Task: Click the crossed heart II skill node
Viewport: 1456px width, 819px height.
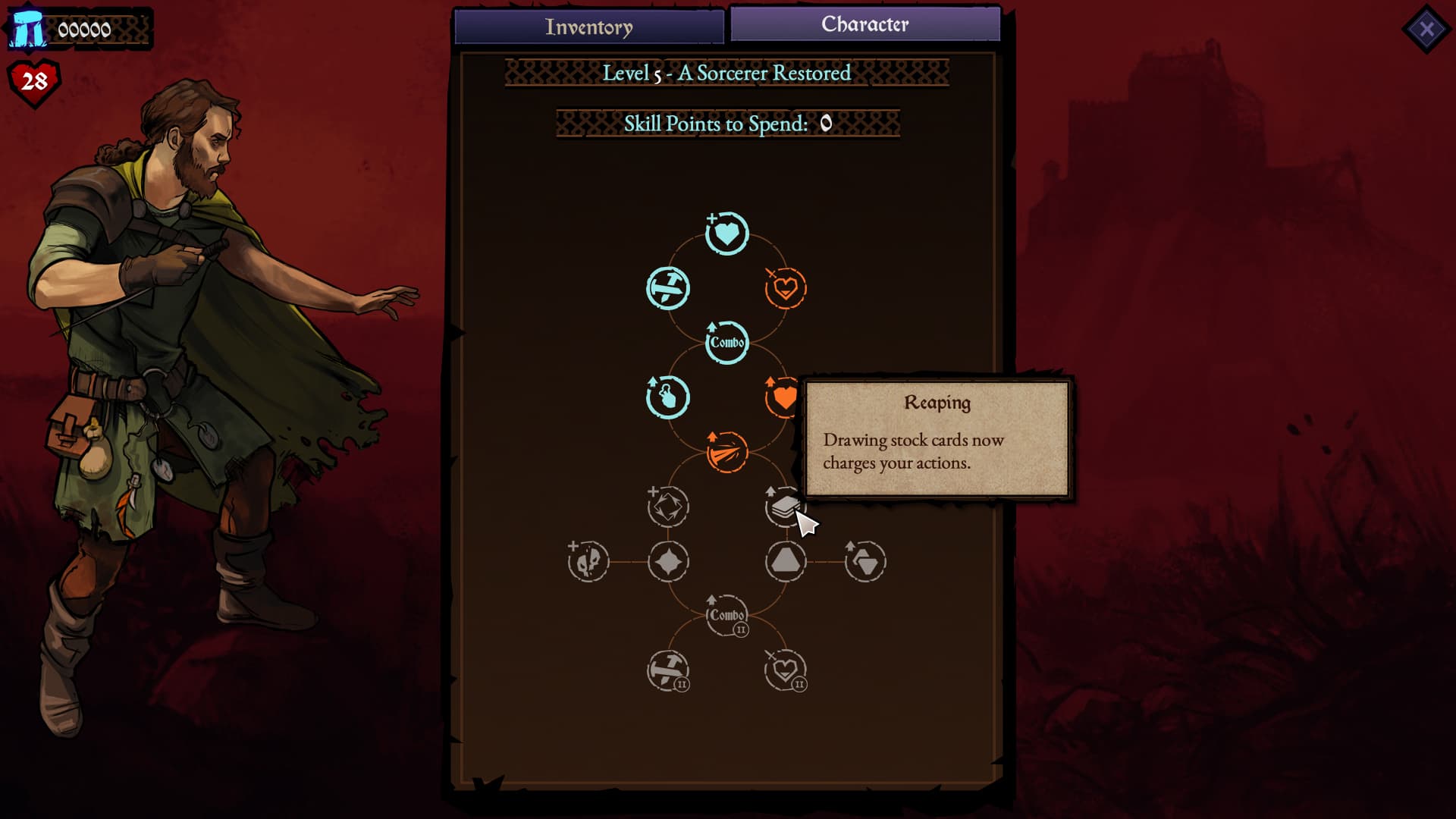Action: [786, 669]
